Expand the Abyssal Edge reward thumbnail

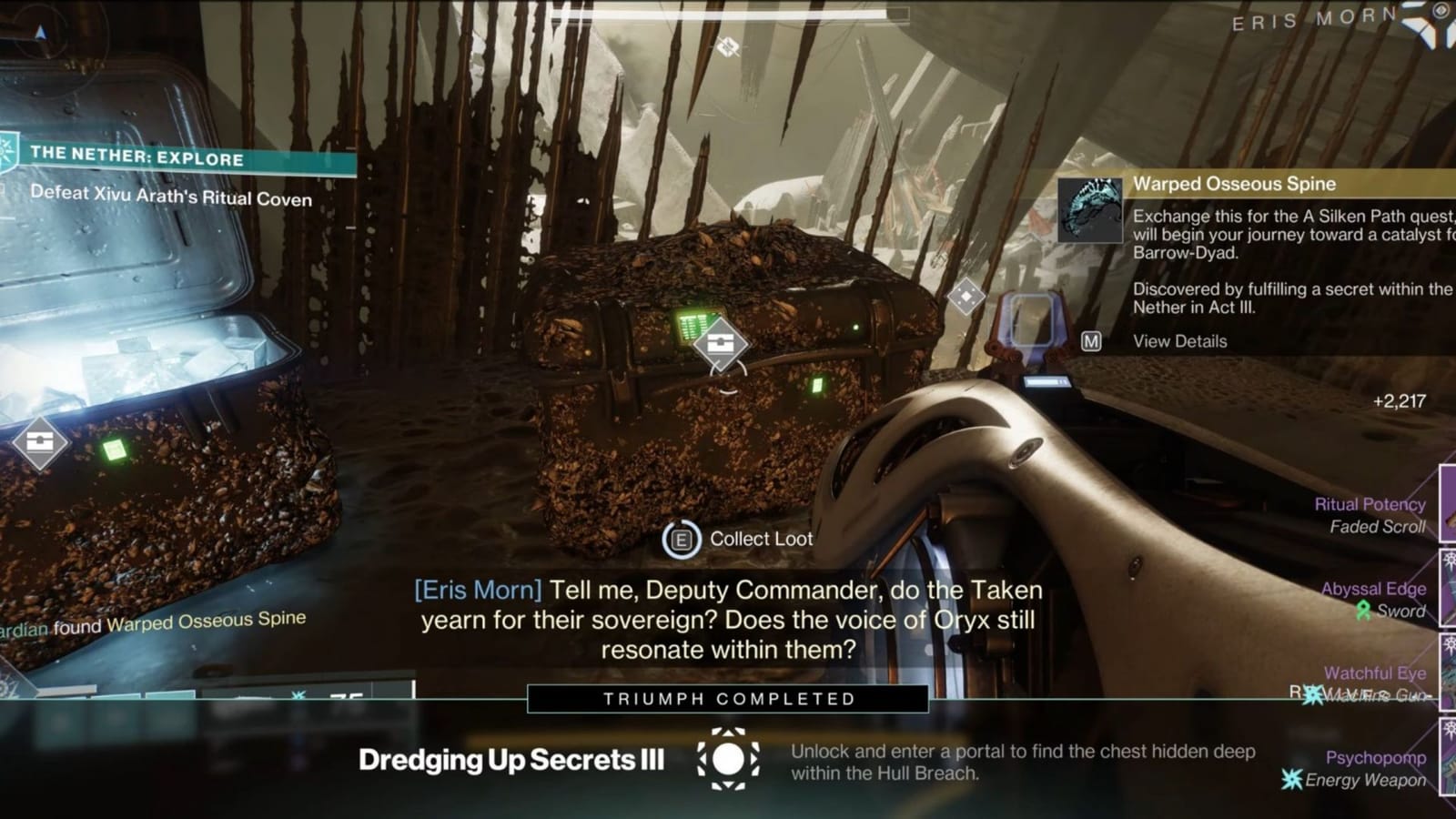[x=1447, y=587]
